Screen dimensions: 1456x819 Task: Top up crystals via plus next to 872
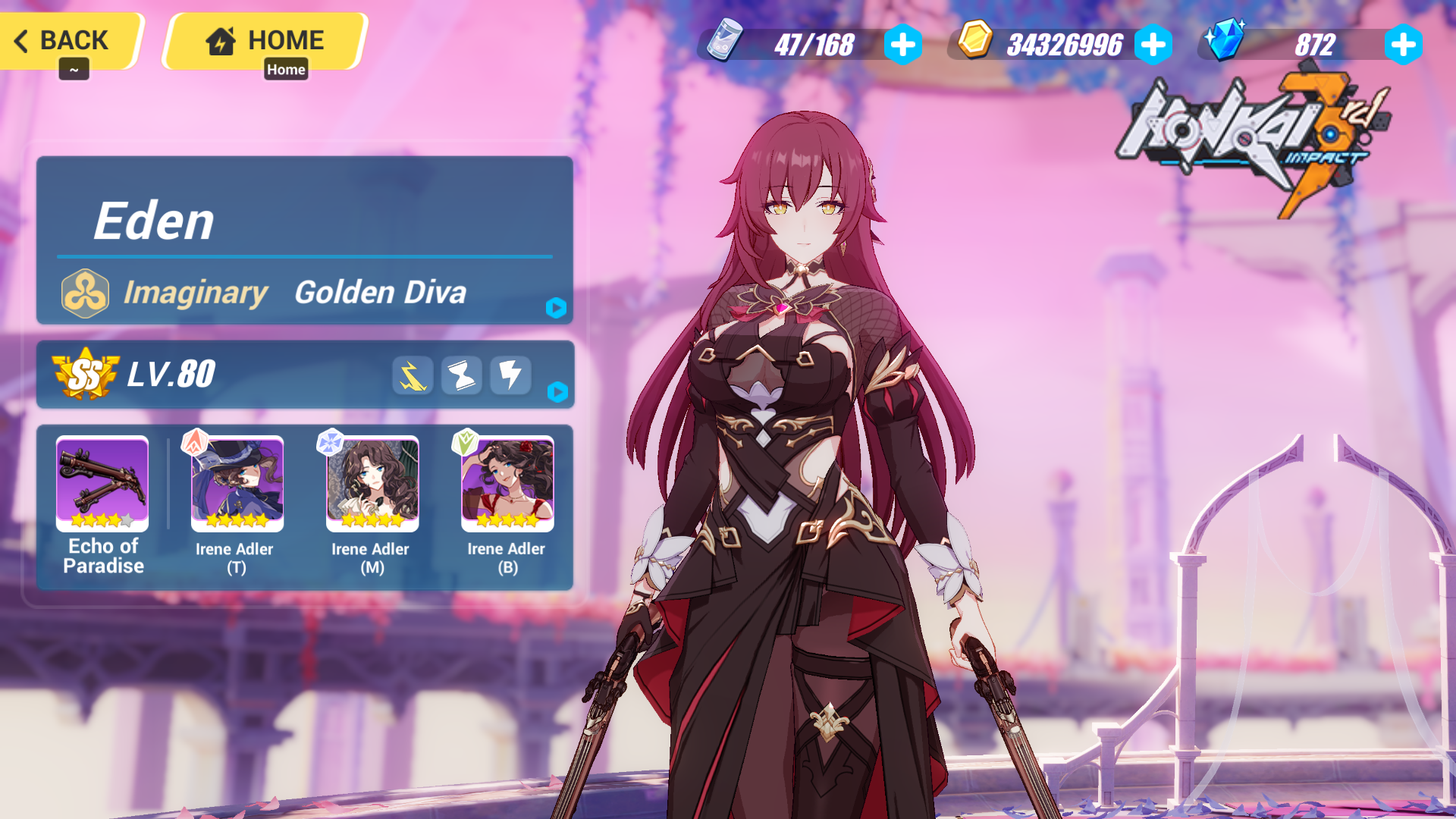coord(1404,45)
